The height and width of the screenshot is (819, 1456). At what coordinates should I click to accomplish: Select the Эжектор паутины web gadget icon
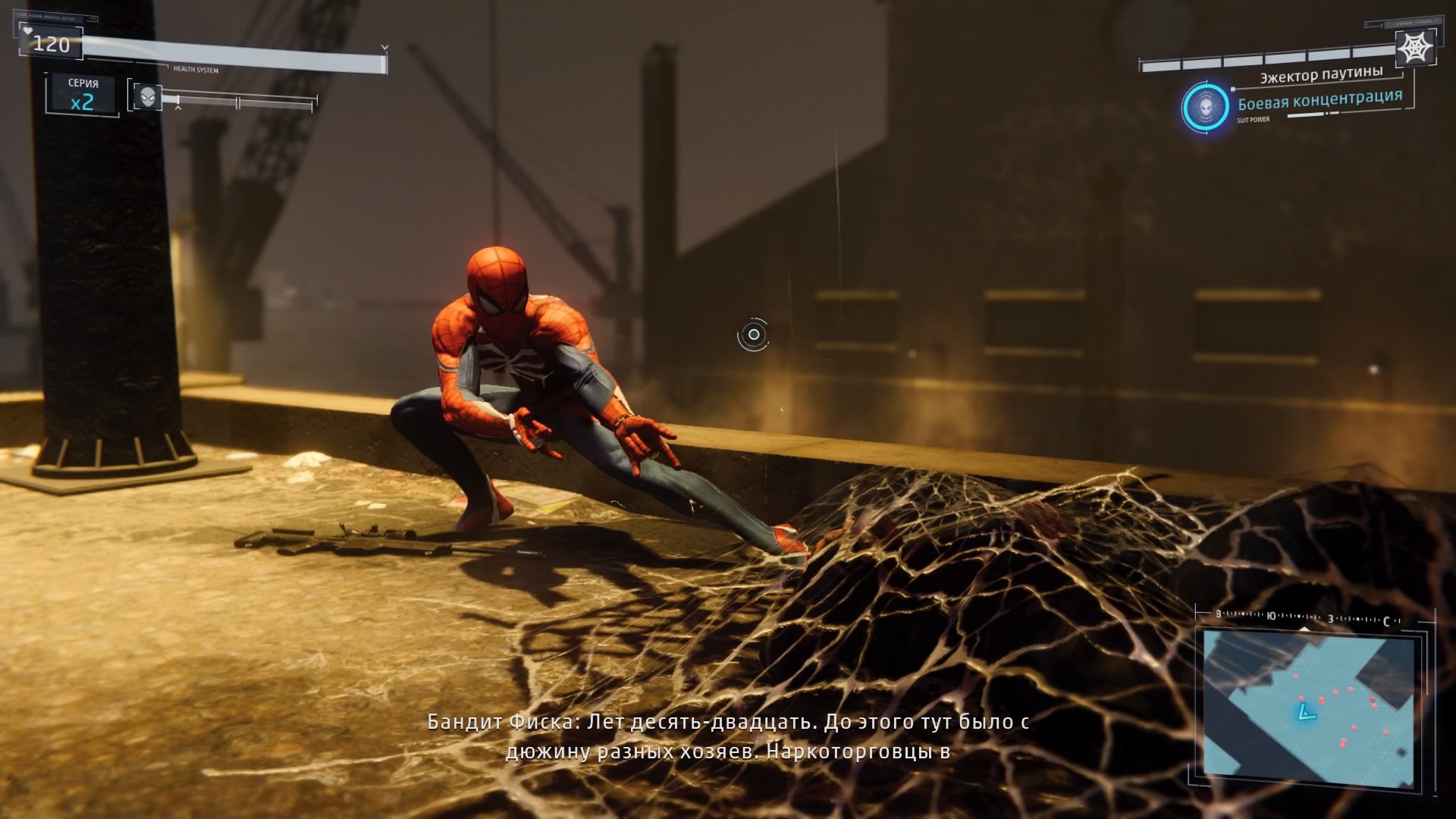click(x=1414, y=49)
